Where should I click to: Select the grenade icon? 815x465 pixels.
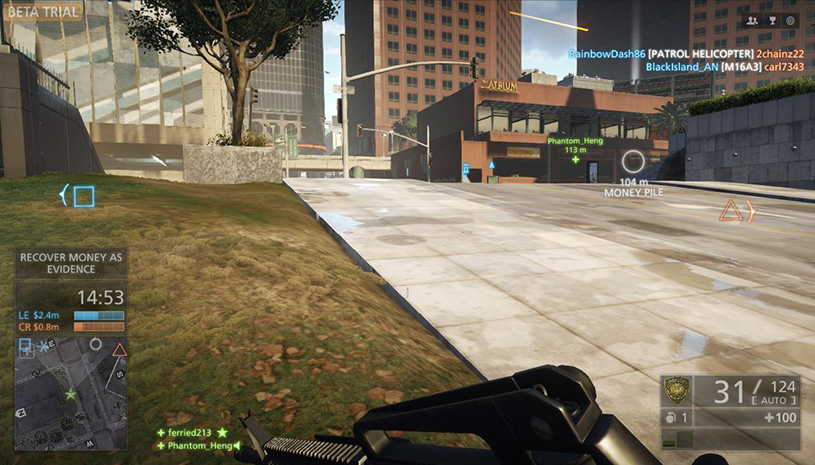coord(669,417)
